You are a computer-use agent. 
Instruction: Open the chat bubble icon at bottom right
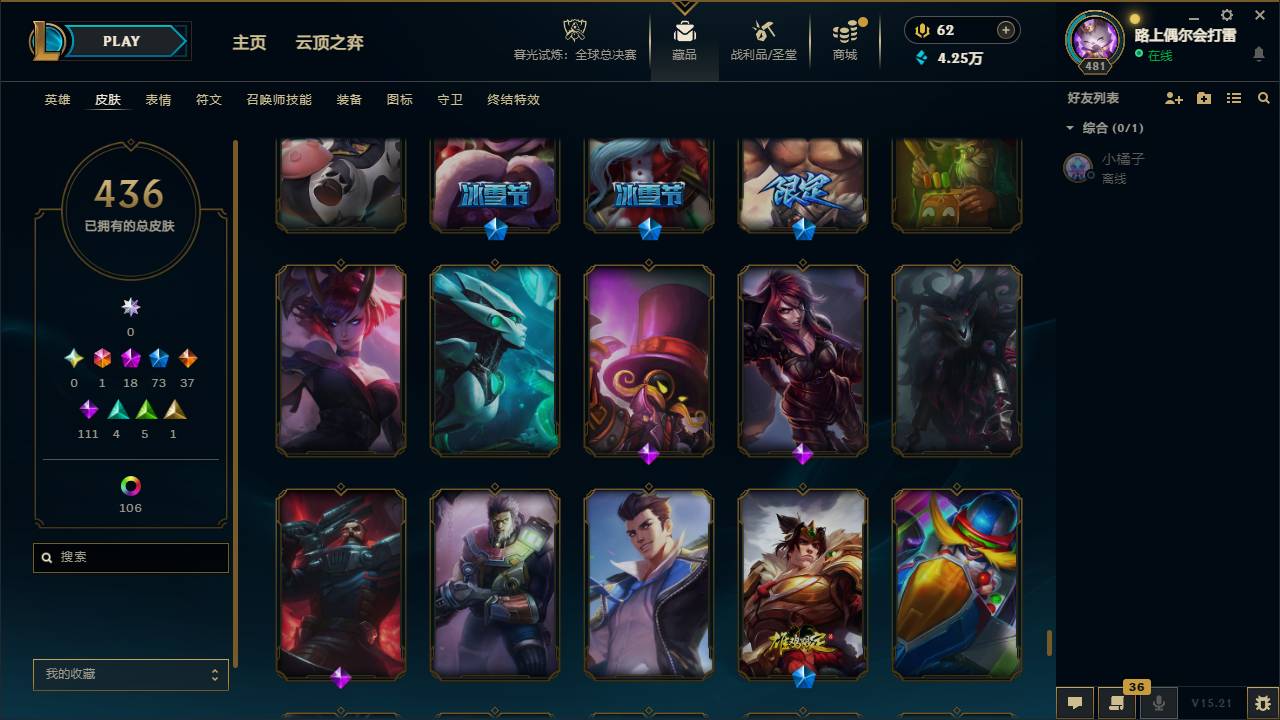(x=1074, y=703)
